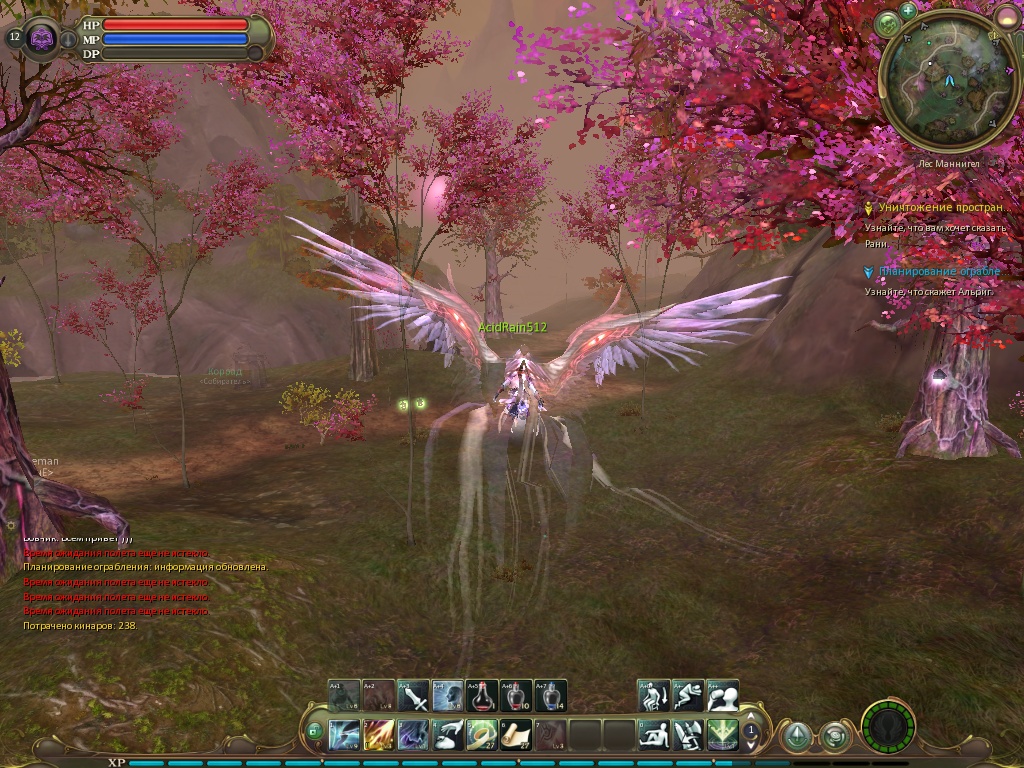
Task: Select the yellow quest Уничтожение простран
Action: coord(938,207)
